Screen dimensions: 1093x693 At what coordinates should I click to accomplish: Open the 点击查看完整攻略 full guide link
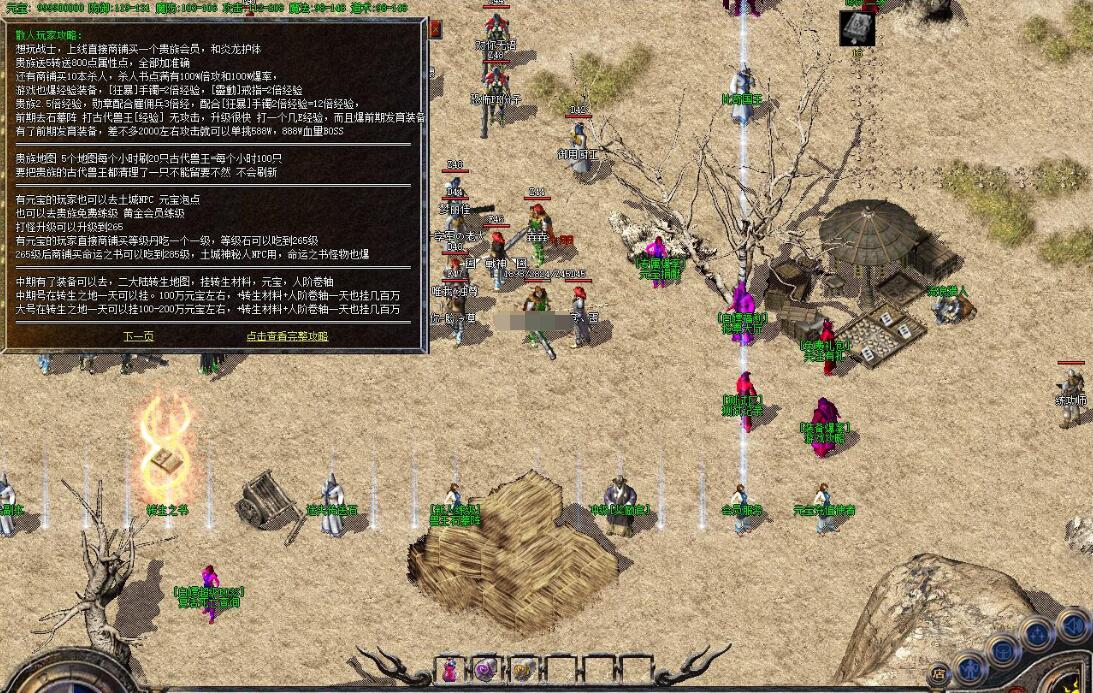(287, 336)
